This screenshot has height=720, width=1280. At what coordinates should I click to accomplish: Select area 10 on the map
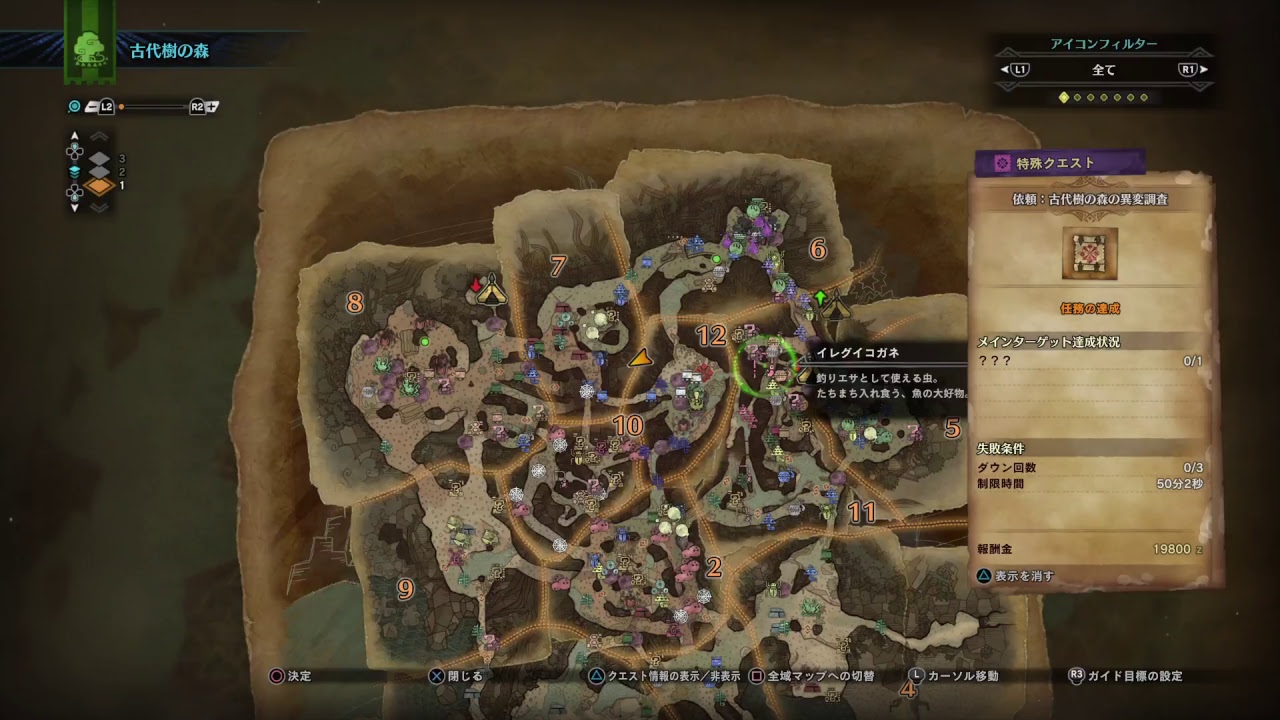(x=628, y=425)
